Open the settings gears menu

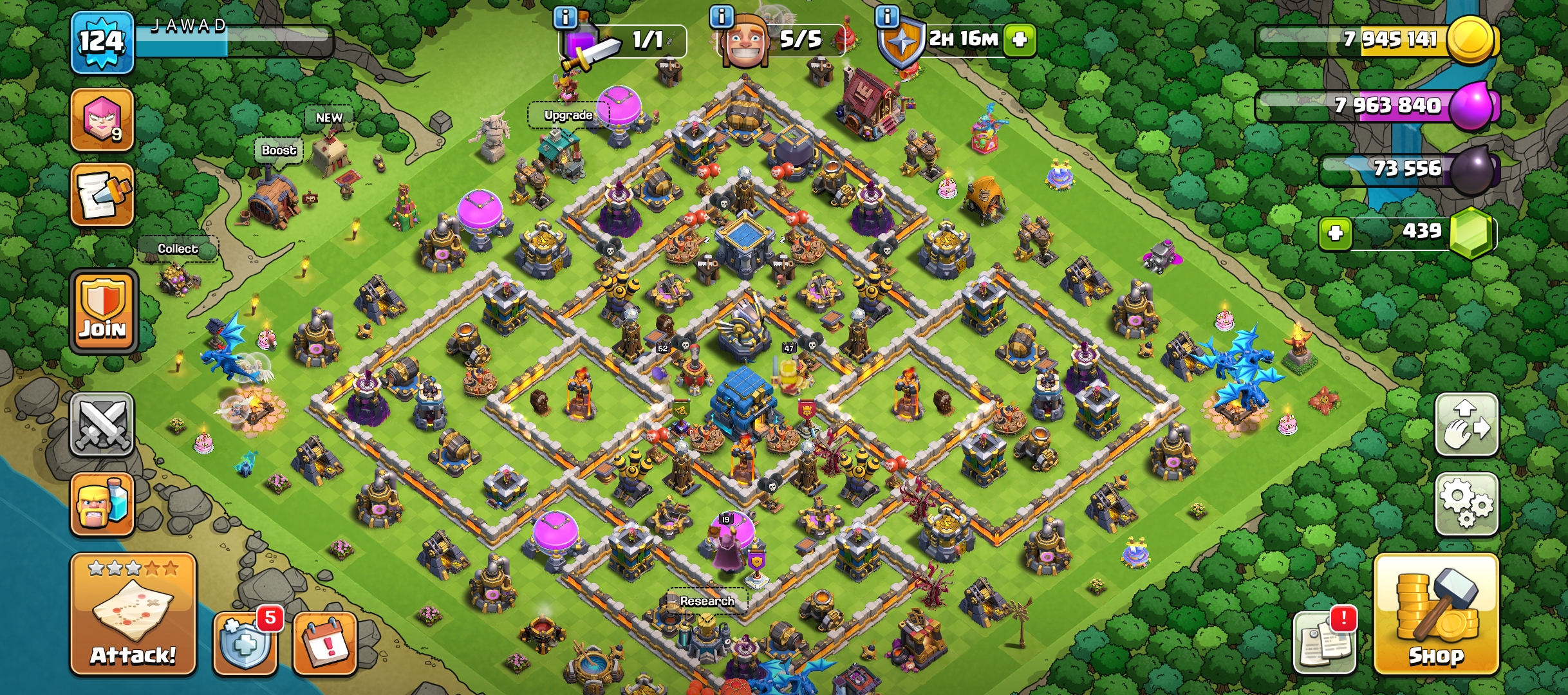[x=1466, y=504]
